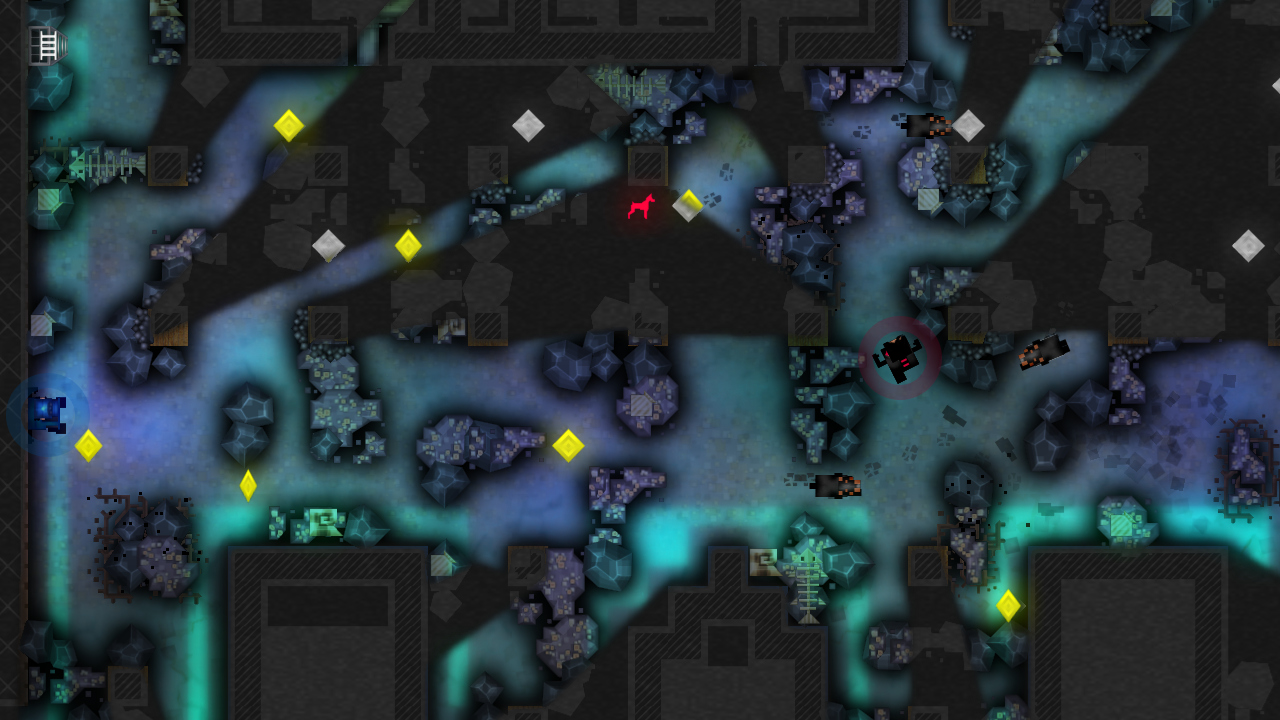
Task: Click the yellow diamond left of the player
Action: point(90,448)
